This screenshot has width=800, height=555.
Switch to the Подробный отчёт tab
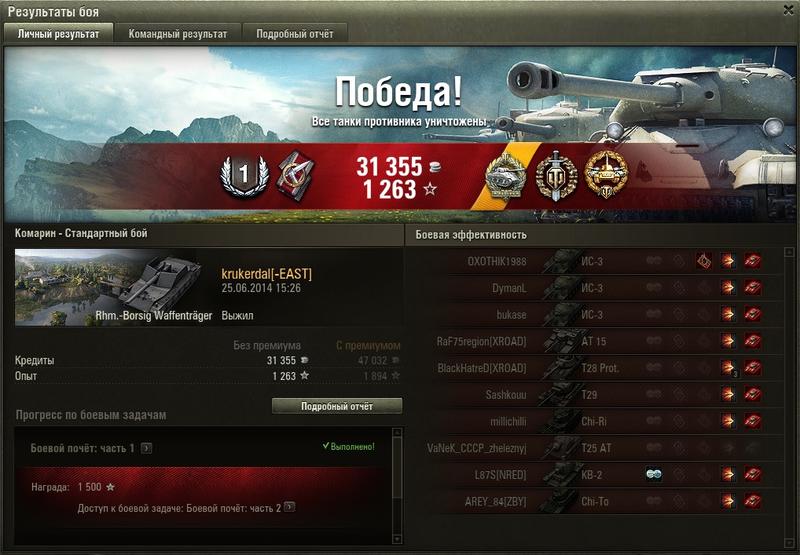(294, 33)
